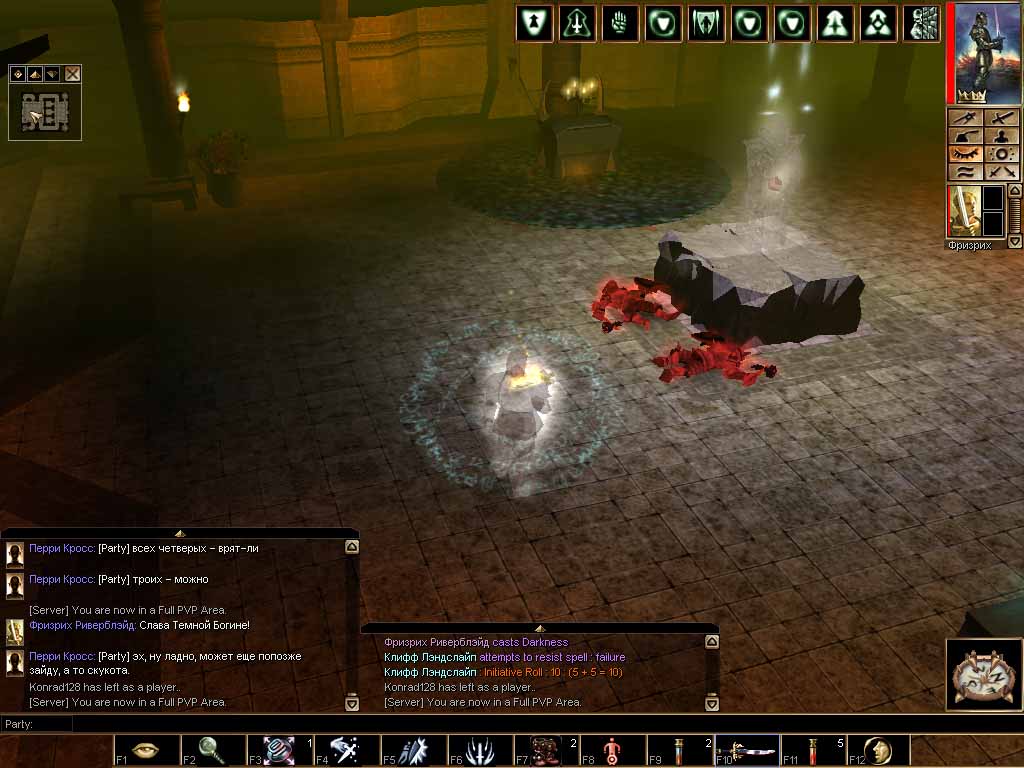Close the minimap panel with the X
Screen dimensions: 1024x768
pyautogui.click(x=72, y=74)
